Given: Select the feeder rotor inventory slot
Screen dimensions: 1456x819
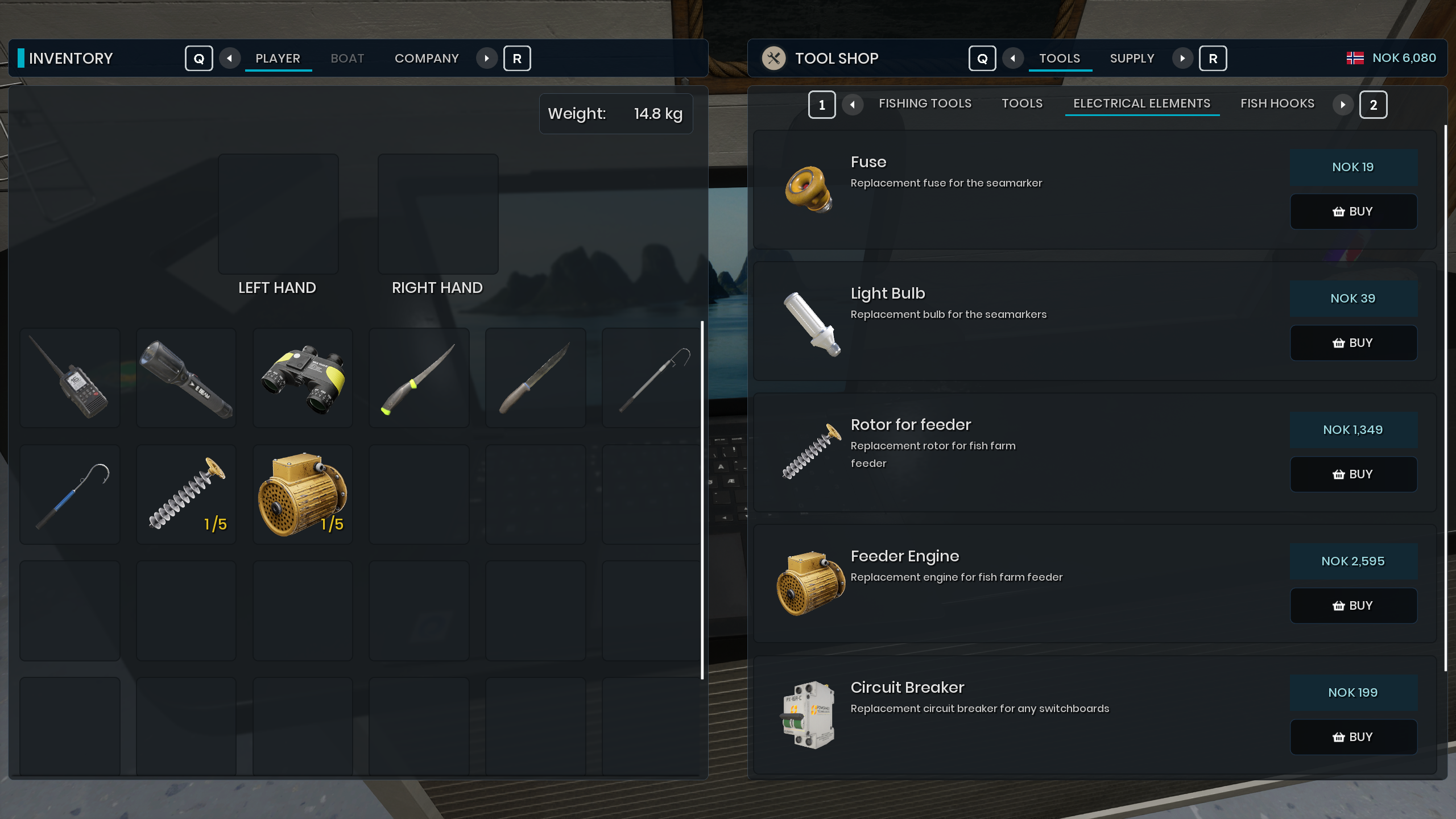Looking at the screenshot, I should [187, 494].
